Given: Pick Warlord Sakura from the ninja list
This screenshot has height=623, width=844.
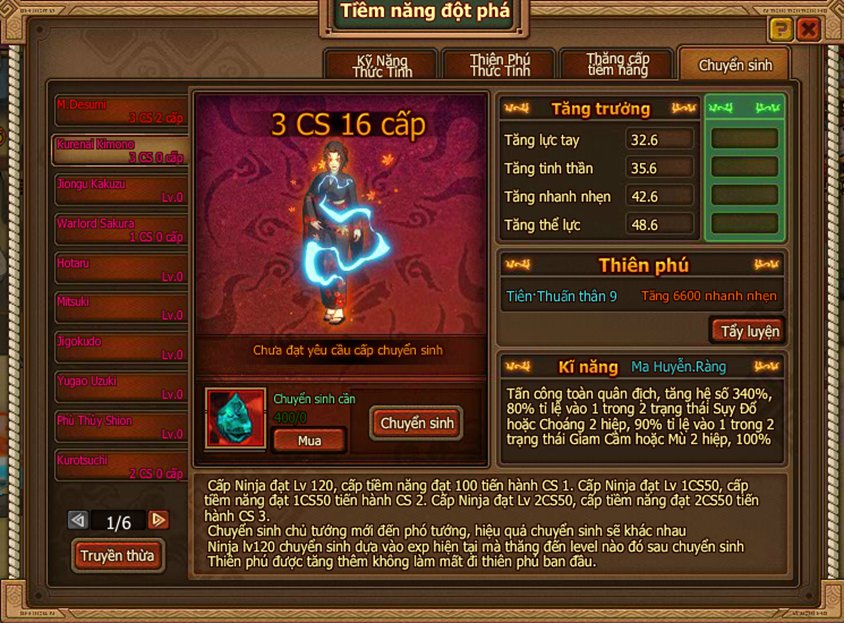Looking at the screenshot, I should pyautogui.click(x=121, y=229).
